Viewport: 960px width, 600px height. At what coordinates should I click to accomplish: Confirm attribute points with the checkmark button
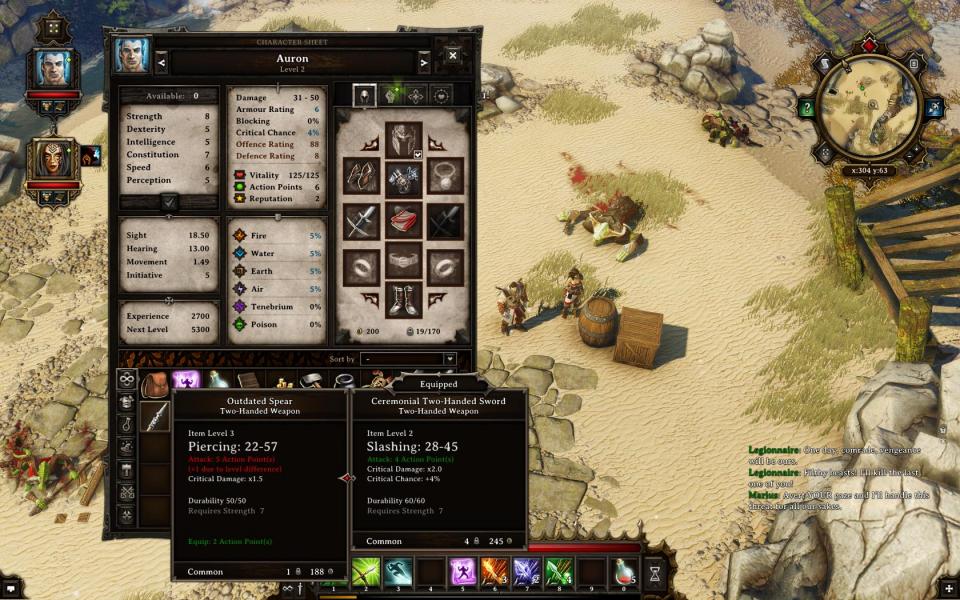169,201
